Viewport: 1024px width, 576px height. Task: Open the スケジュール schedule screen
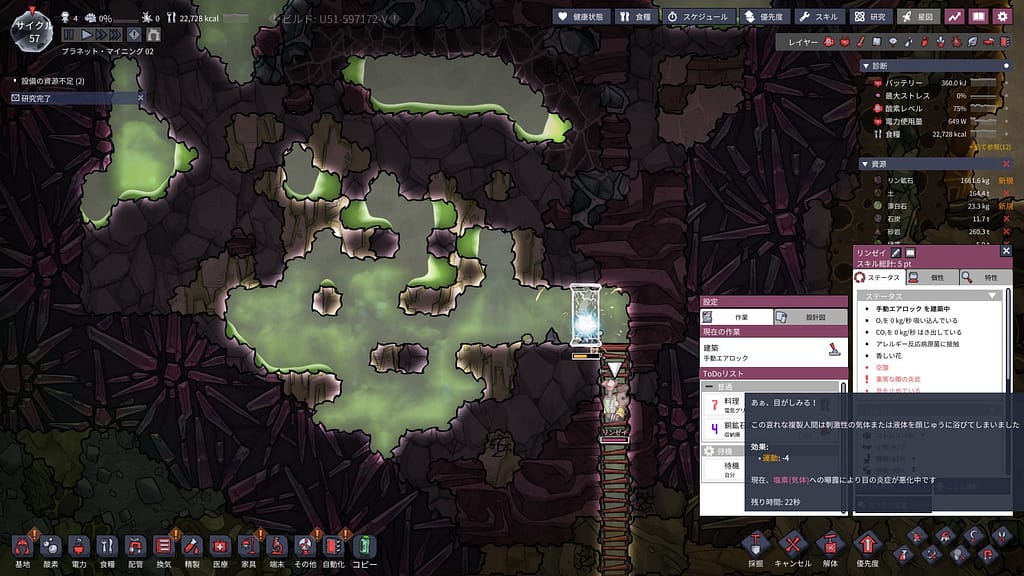coord(699,16)
